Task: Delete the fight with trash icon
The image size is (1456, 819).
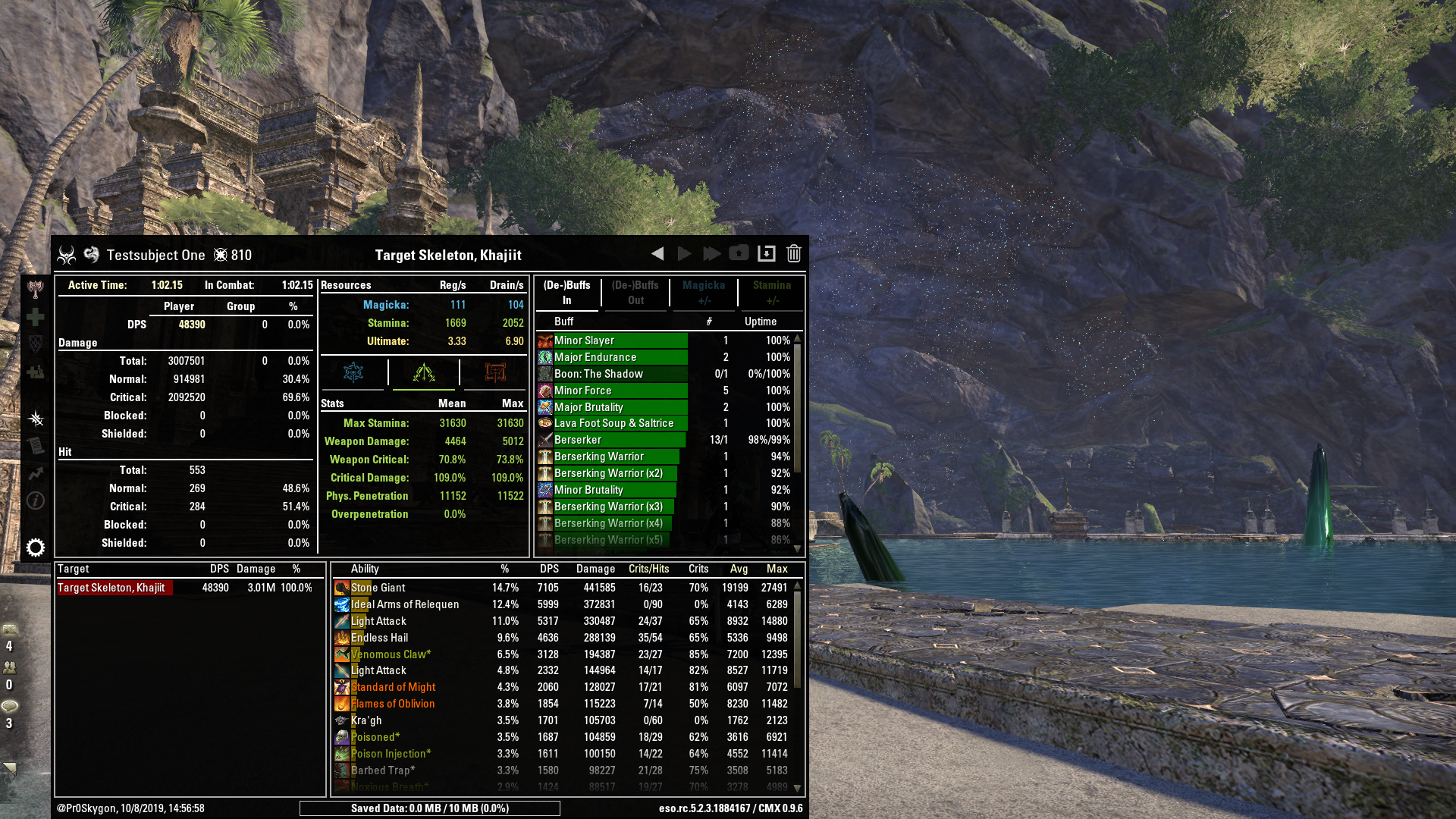Action: (793, 253)
